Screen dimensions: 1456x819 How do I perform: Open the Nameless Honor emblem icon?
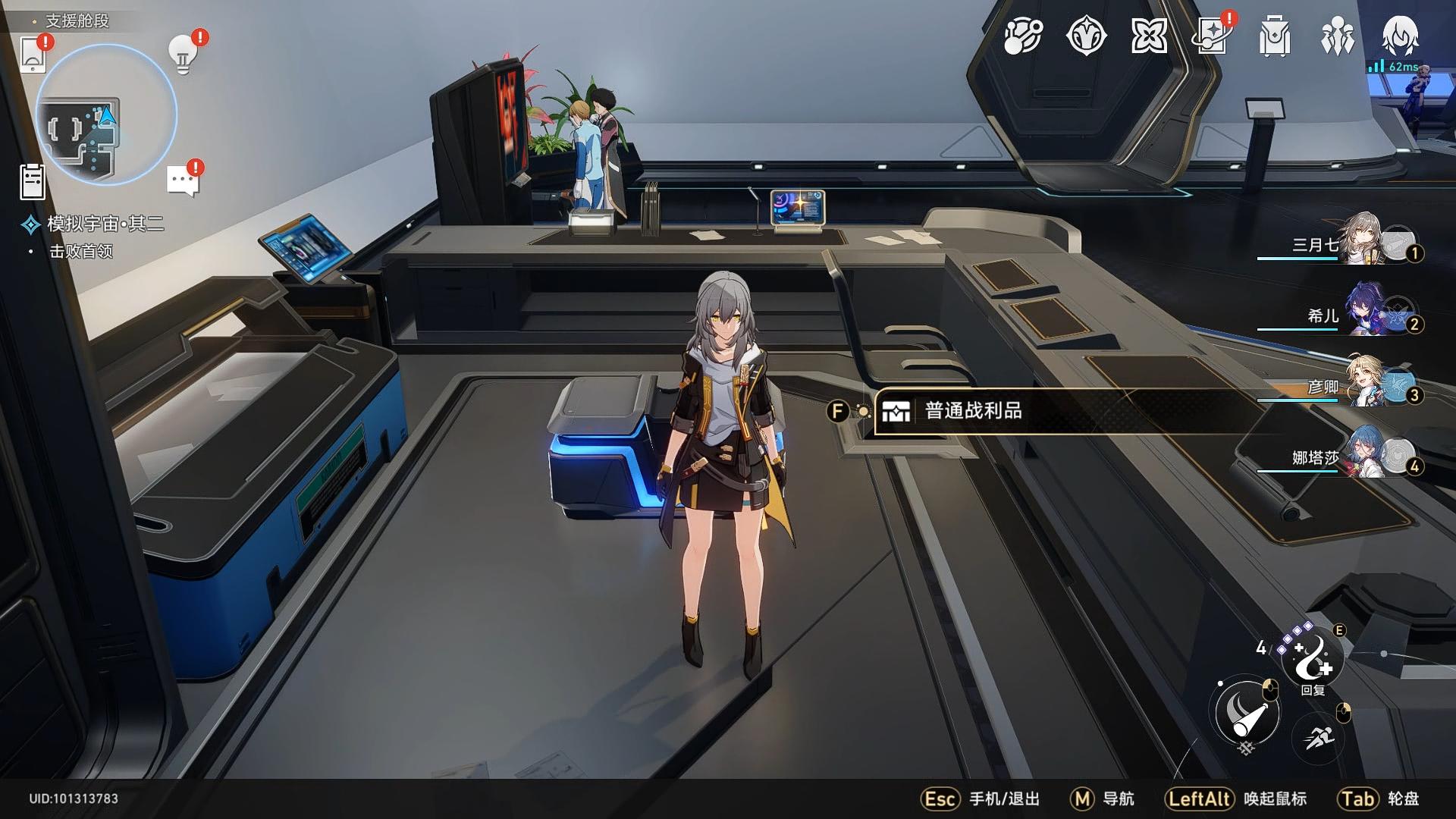pos(1086,36)
